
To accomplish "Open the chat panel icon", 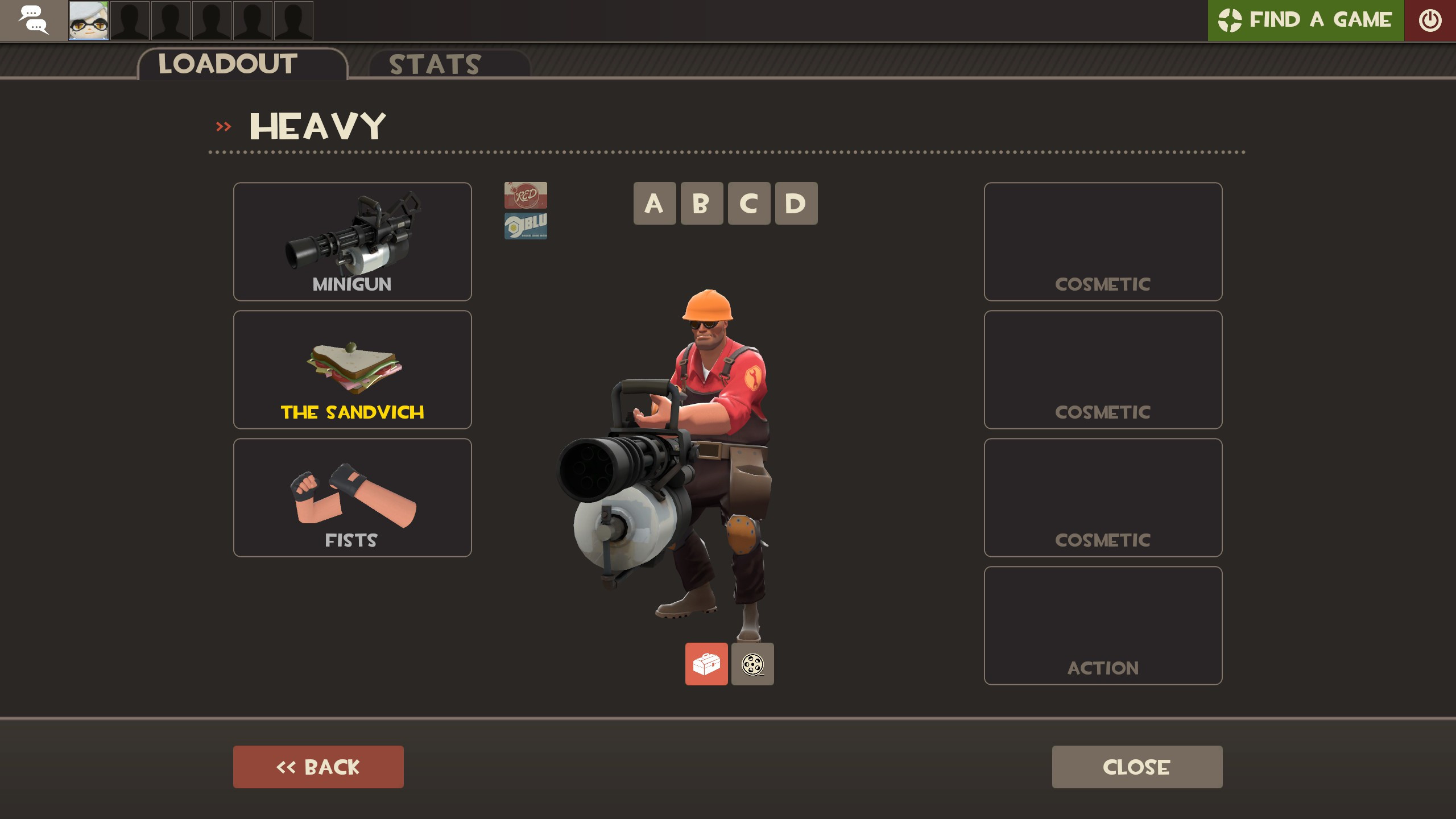I will coord(35,20).
